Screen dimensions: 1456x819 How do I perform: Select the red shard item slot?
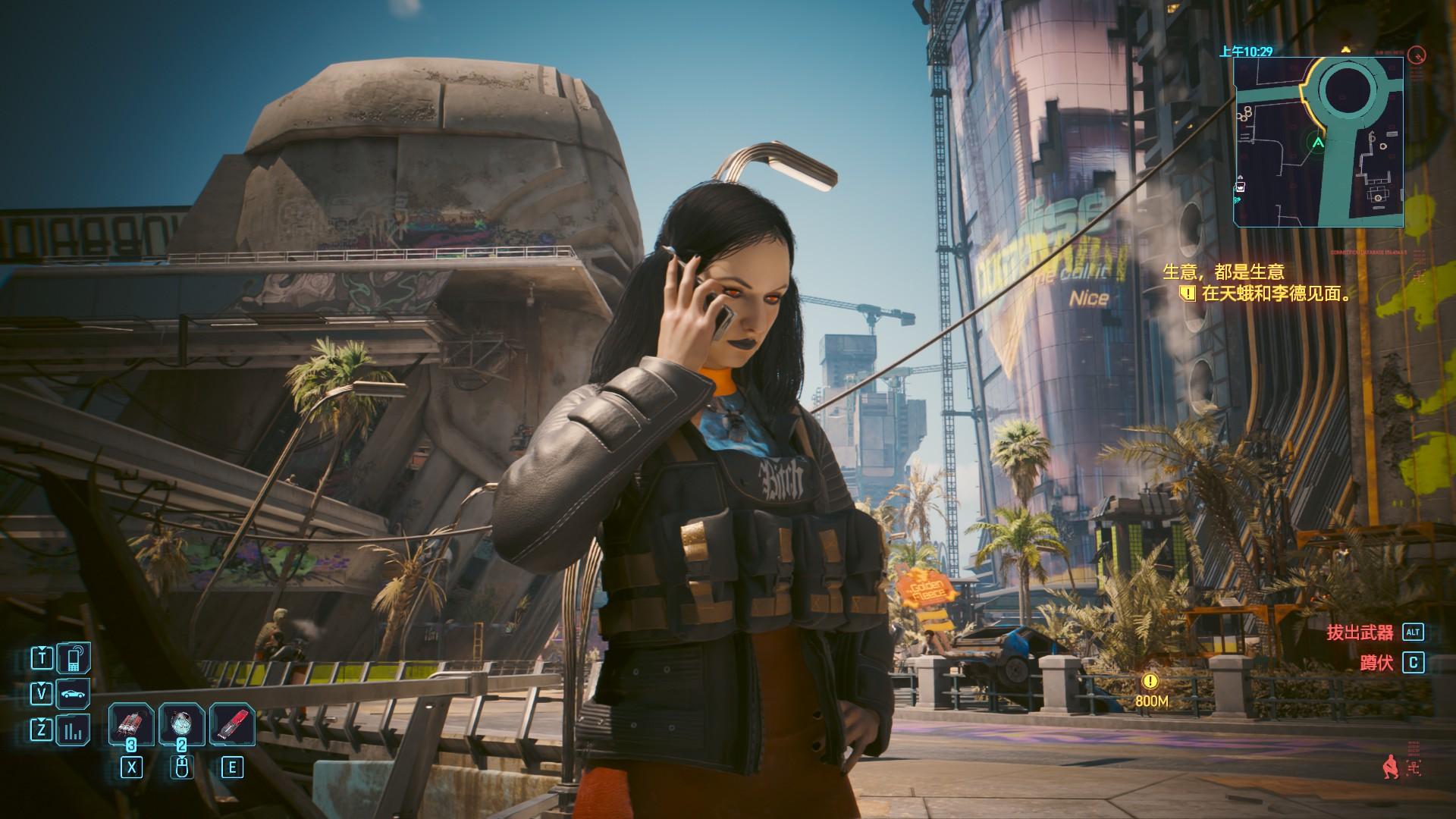point(231,724)
